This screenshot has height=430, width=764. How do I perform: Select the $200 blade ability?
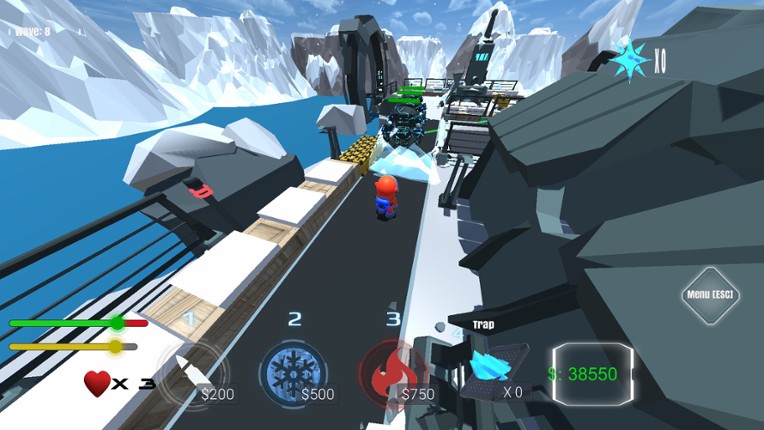click(190, 372)
